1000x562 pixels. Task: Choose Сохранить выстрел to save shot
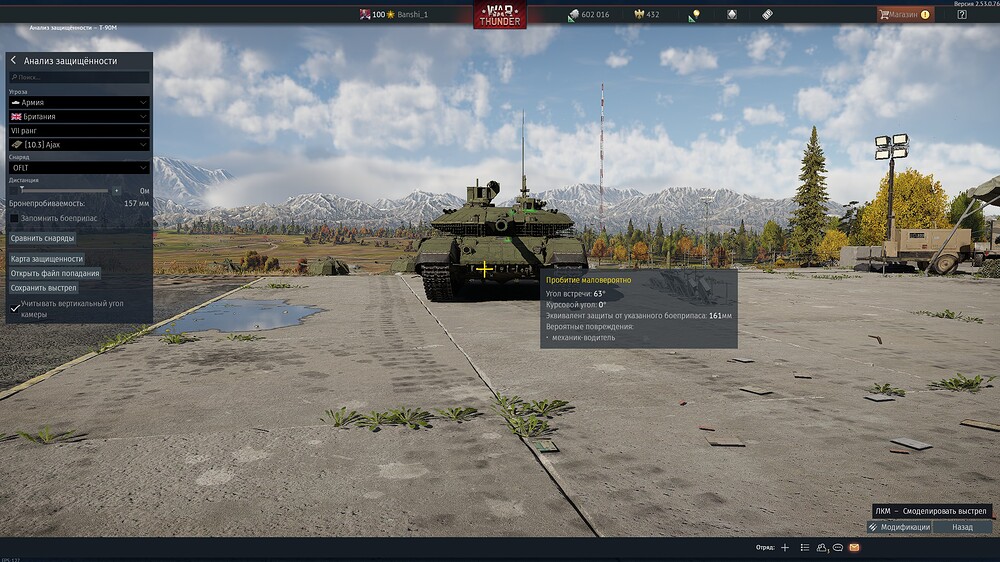(x=44, y=288)
